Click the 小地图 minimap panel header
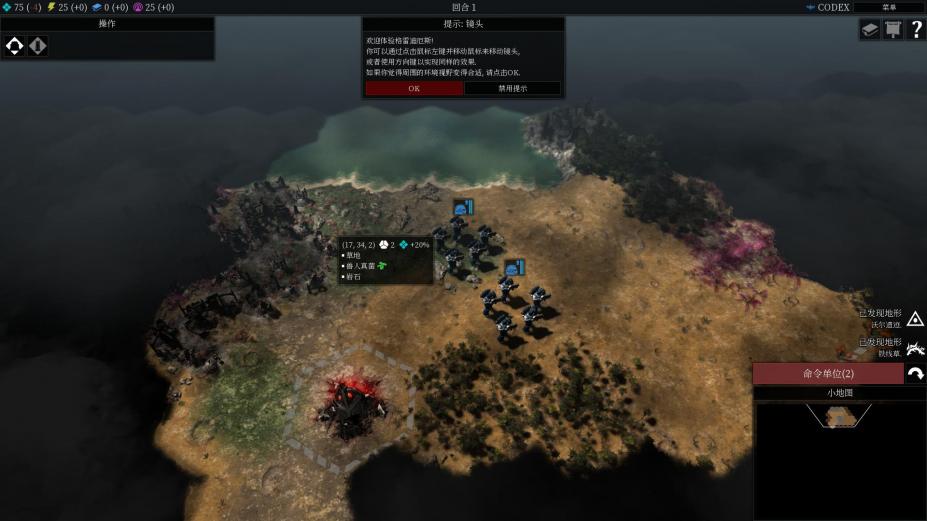Viewport: 927px width, 521px height. (x=839, y=393)
